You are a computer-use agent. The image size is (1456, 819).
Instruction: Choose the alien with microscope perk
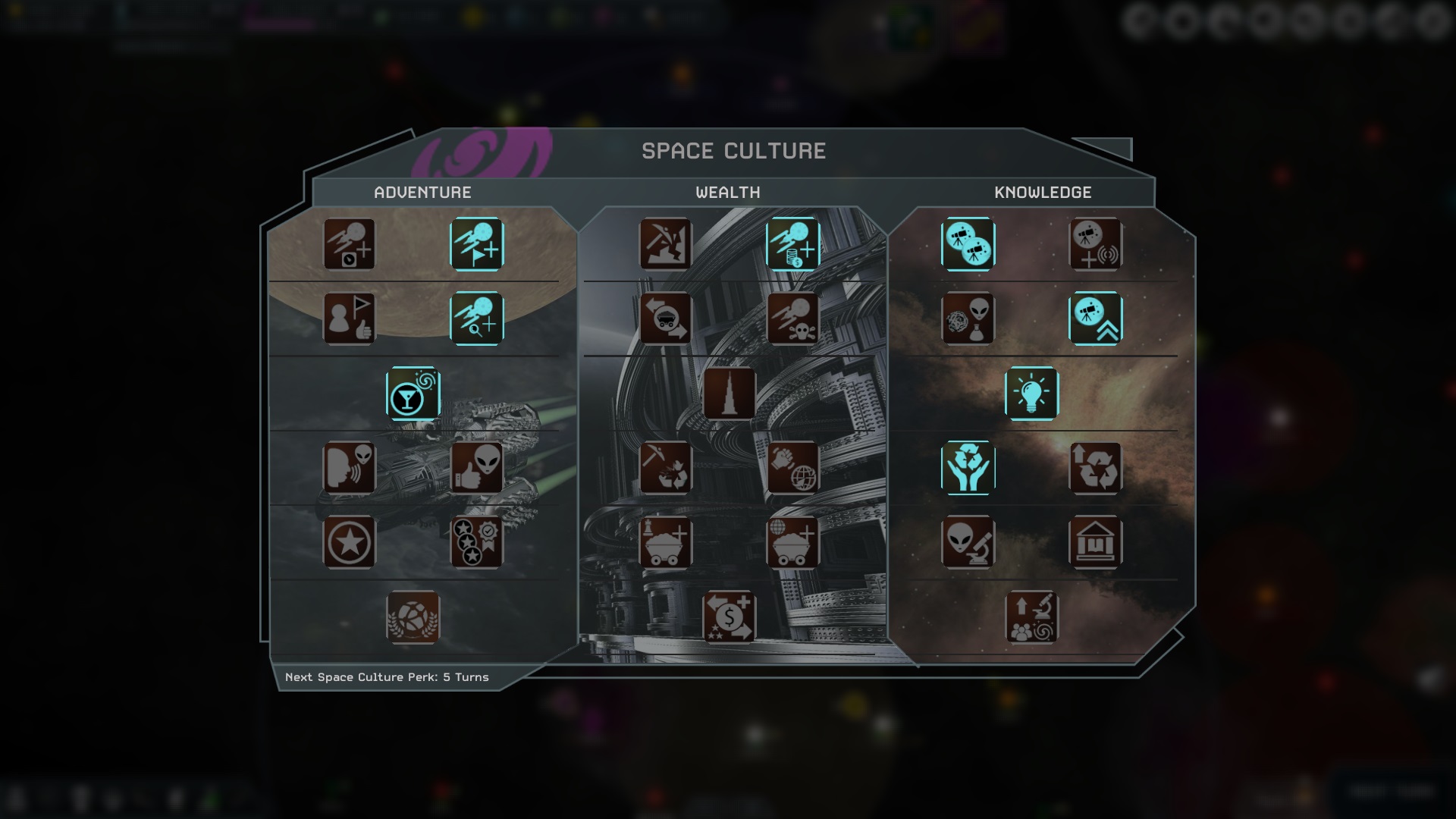968,542
